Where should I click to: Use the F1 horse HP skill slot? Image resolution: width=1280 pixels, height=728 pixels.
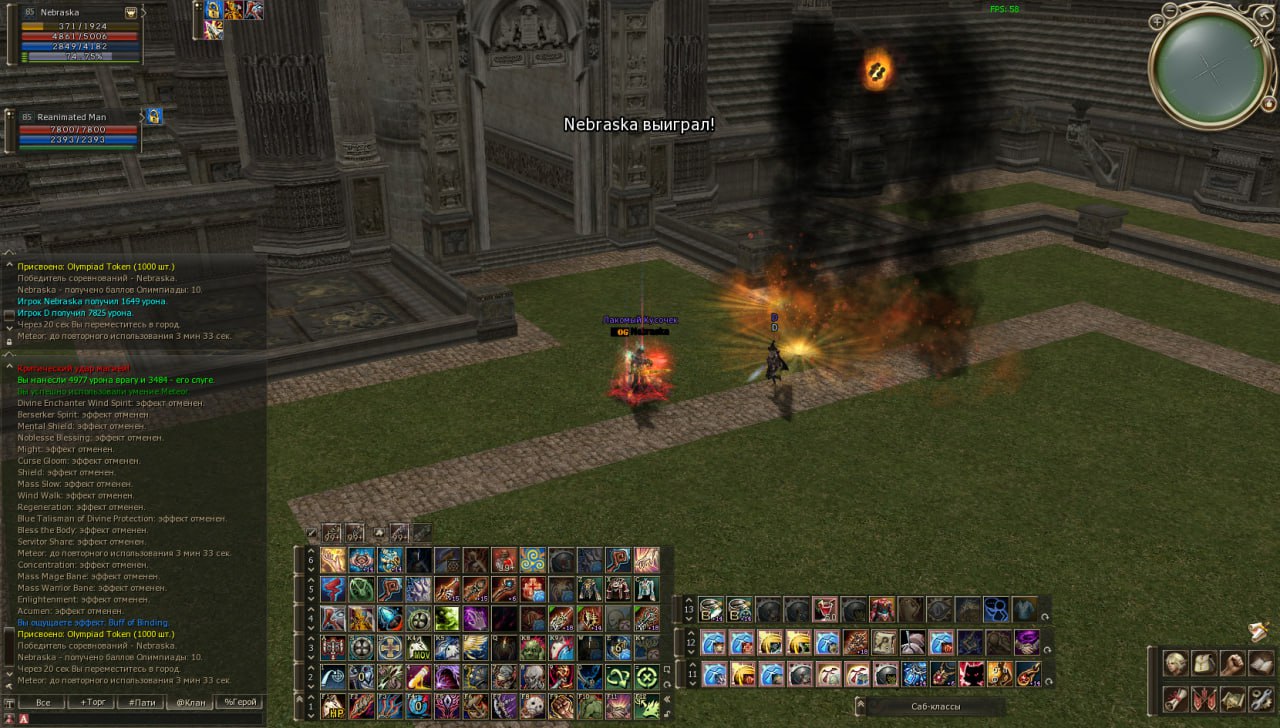333,706
